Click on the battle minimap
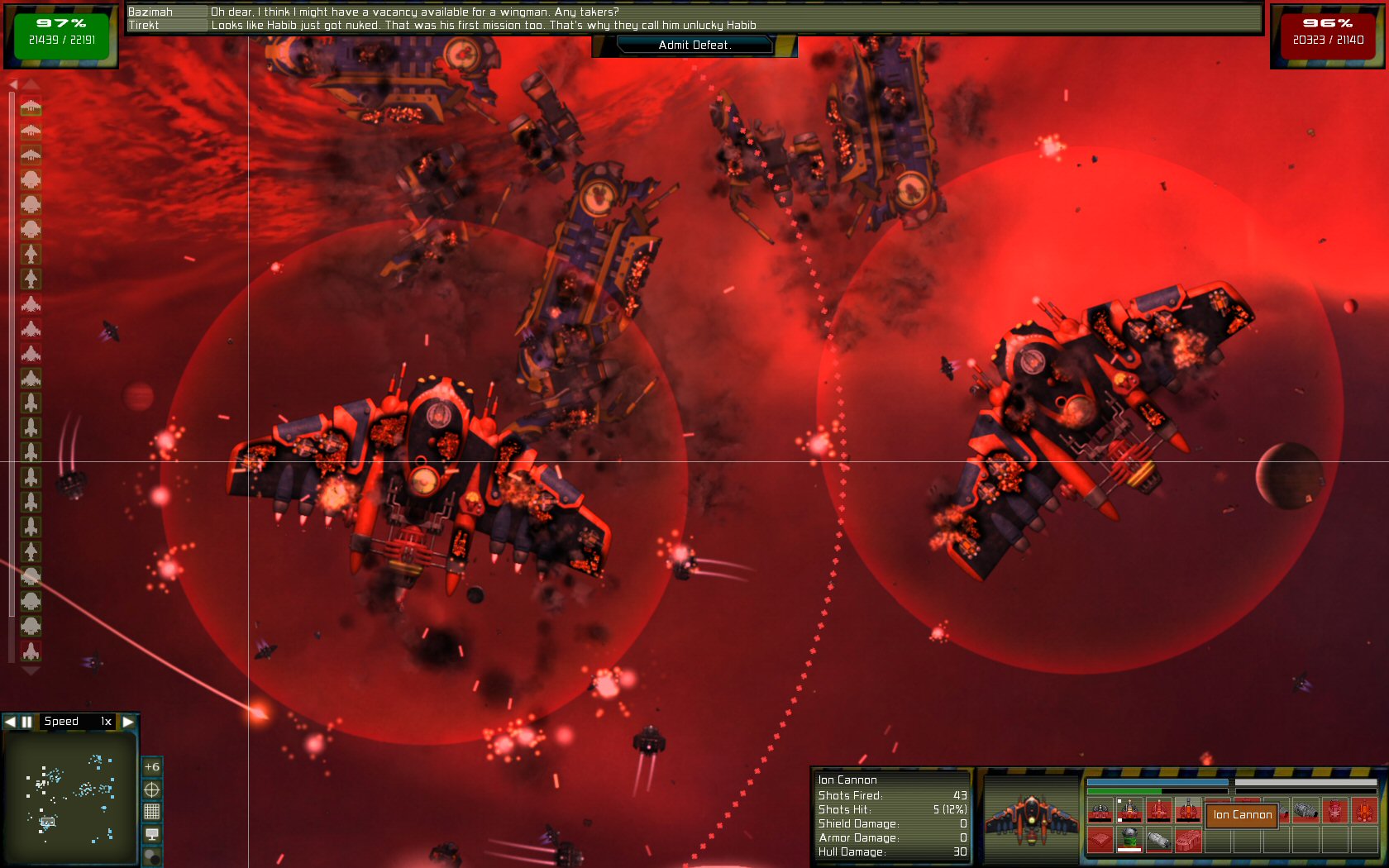Viewport: 1389px width, 868px height. 69,797
